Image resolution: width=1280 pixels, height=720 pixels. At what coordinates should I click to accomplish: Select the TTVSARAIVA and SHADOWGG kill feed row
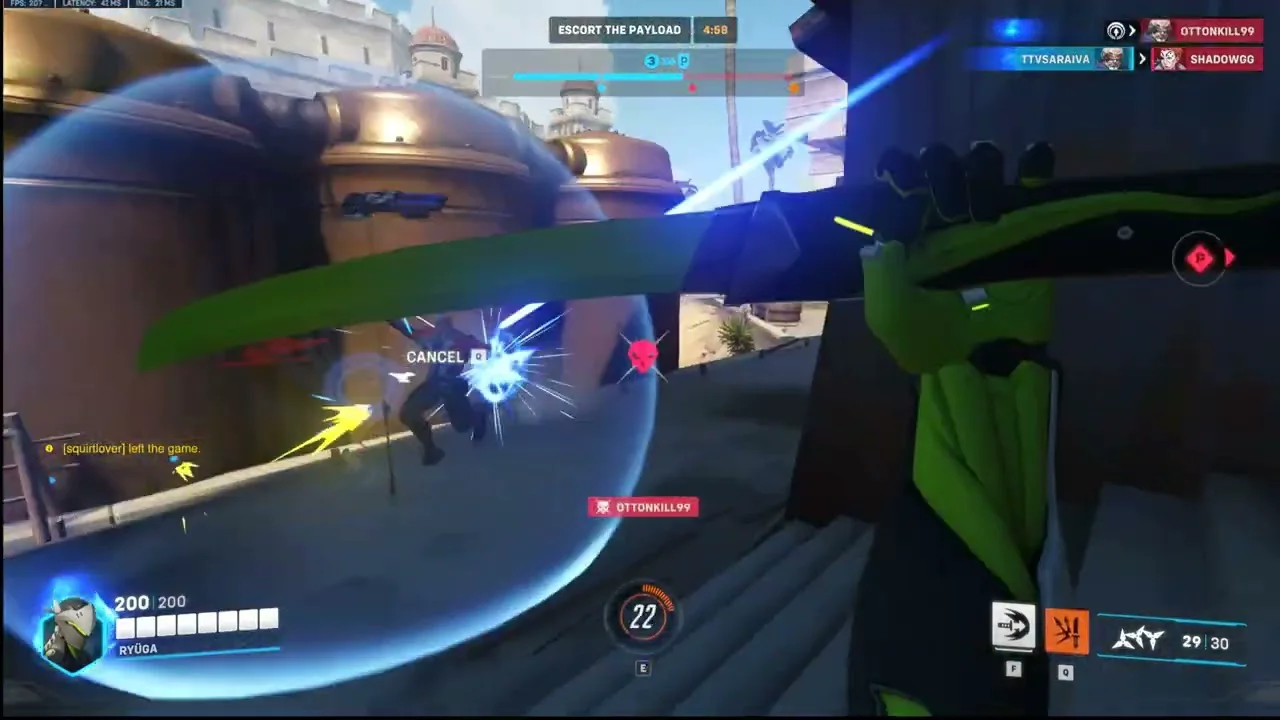coord(1115,59)
